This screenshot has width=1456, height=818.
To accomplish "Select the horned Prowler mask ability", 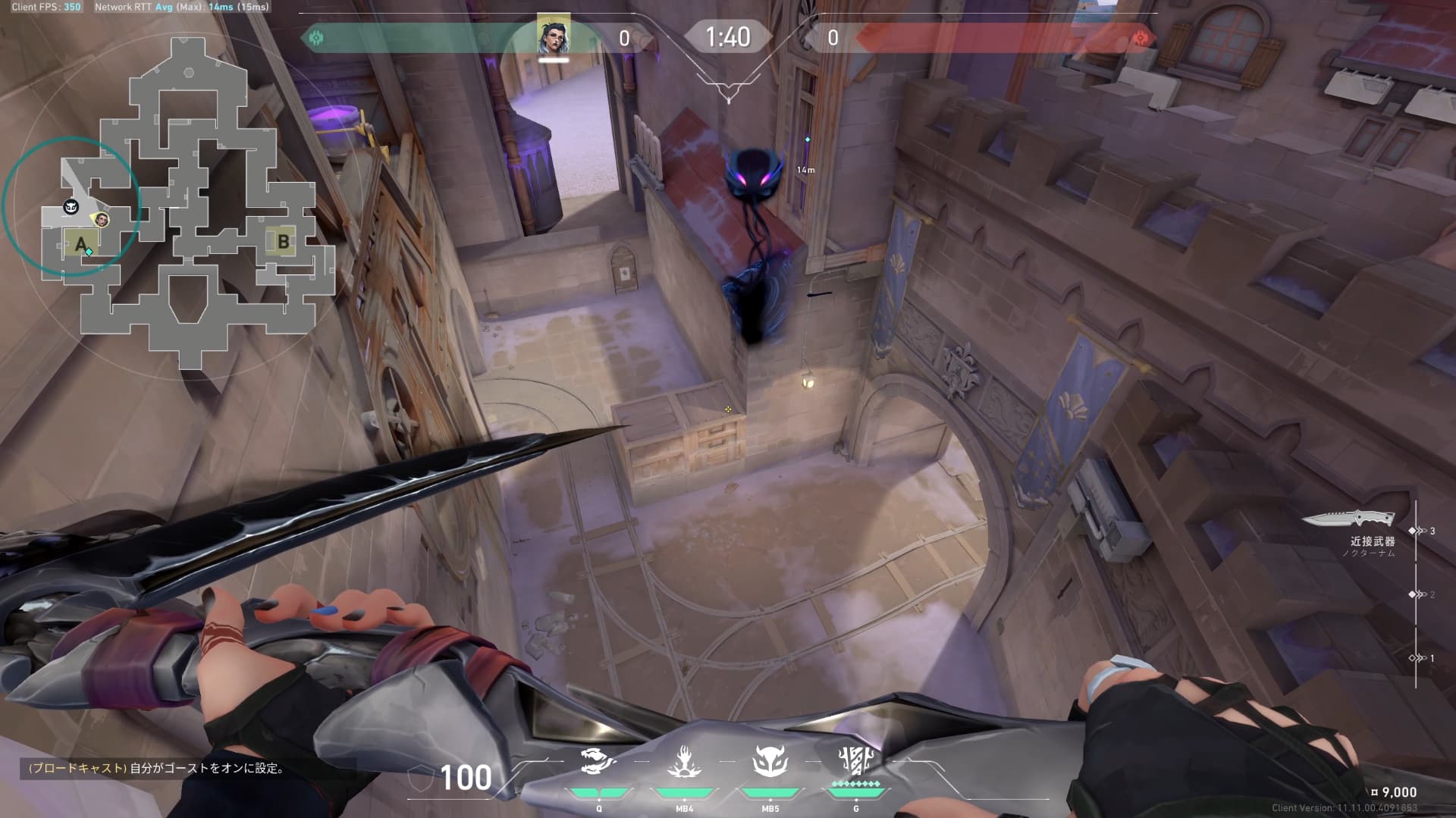I will tap(770, 760).
